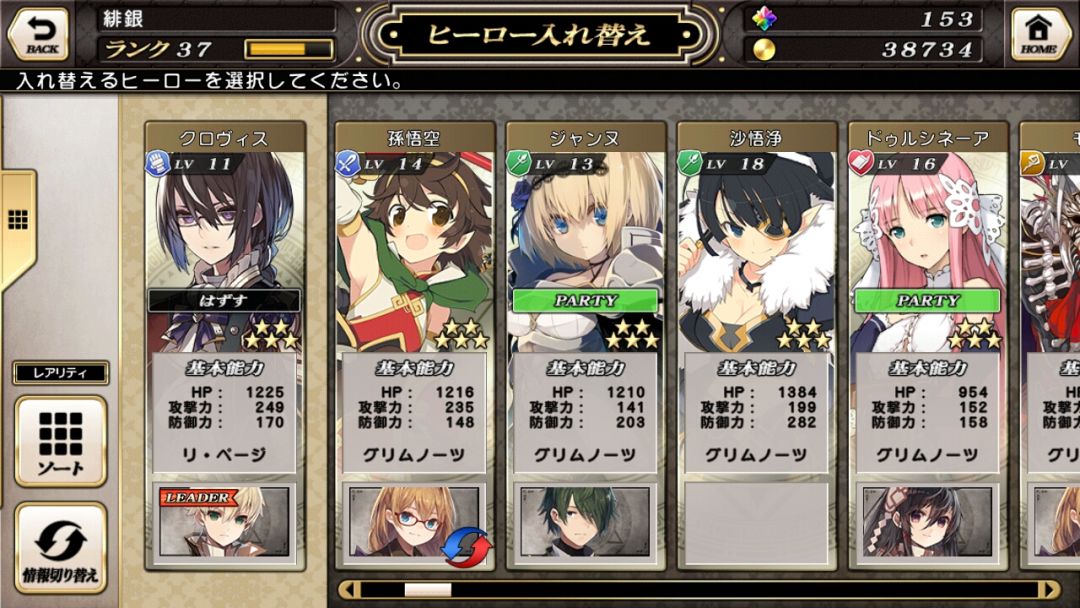Click the rainbow gem currency icon

tap(765, 19)
